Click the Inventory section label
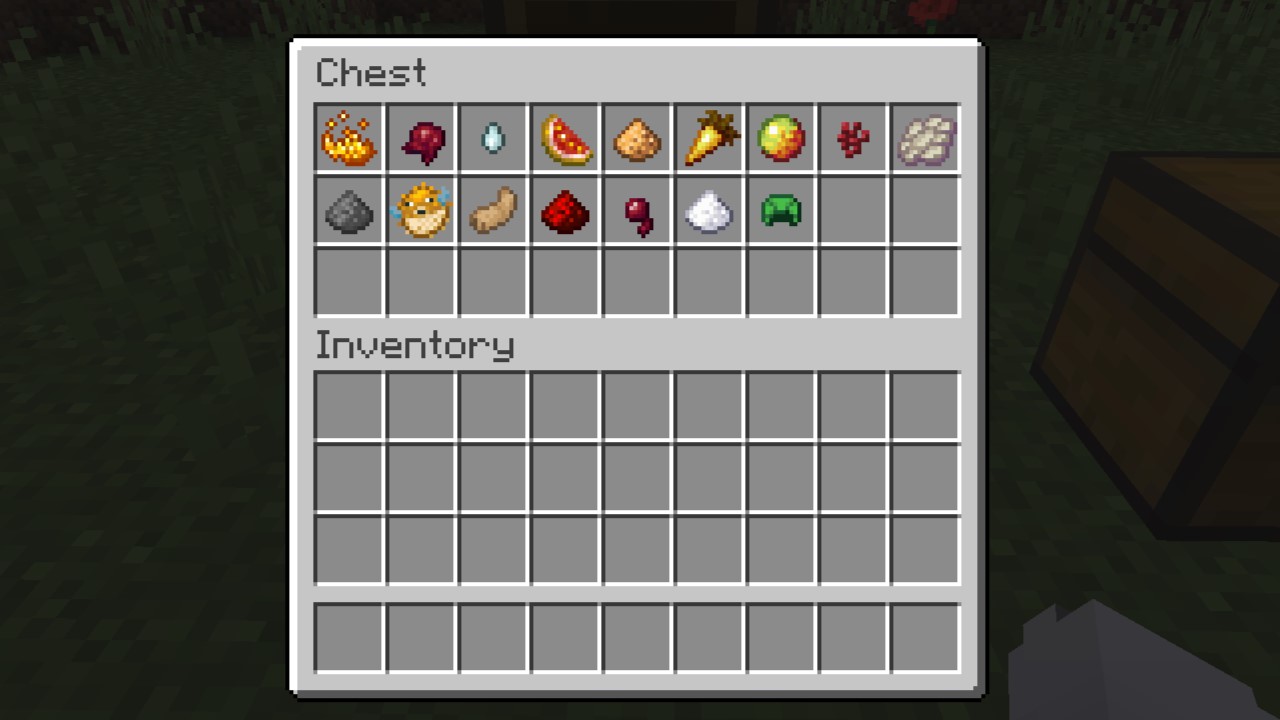 [414, 345]
